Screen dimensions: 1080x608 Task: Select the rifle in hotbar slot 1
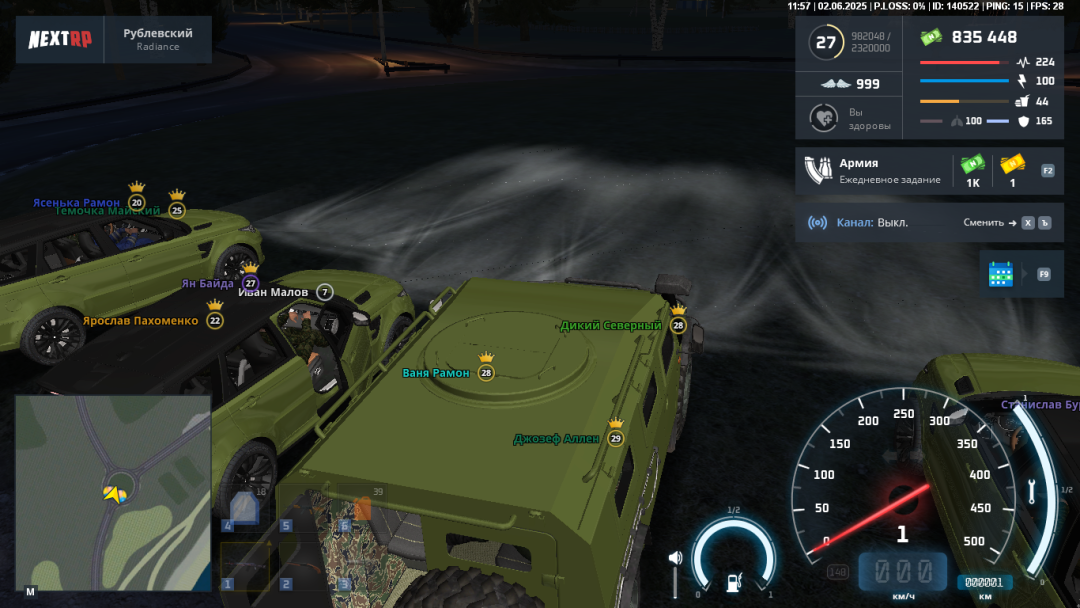click(x=246, y=566)
